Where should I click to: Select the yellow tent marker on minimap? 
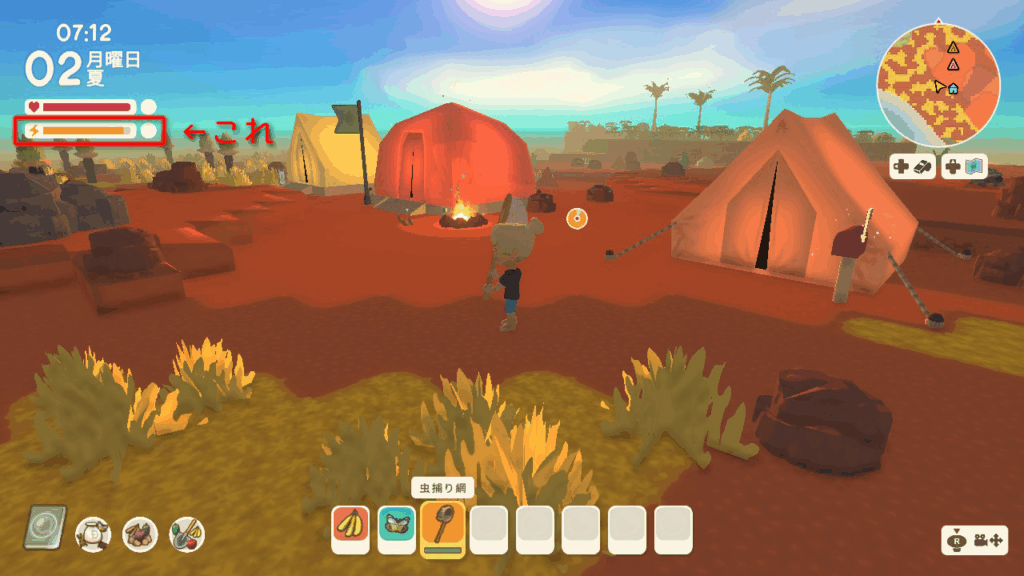pos(952,47)
